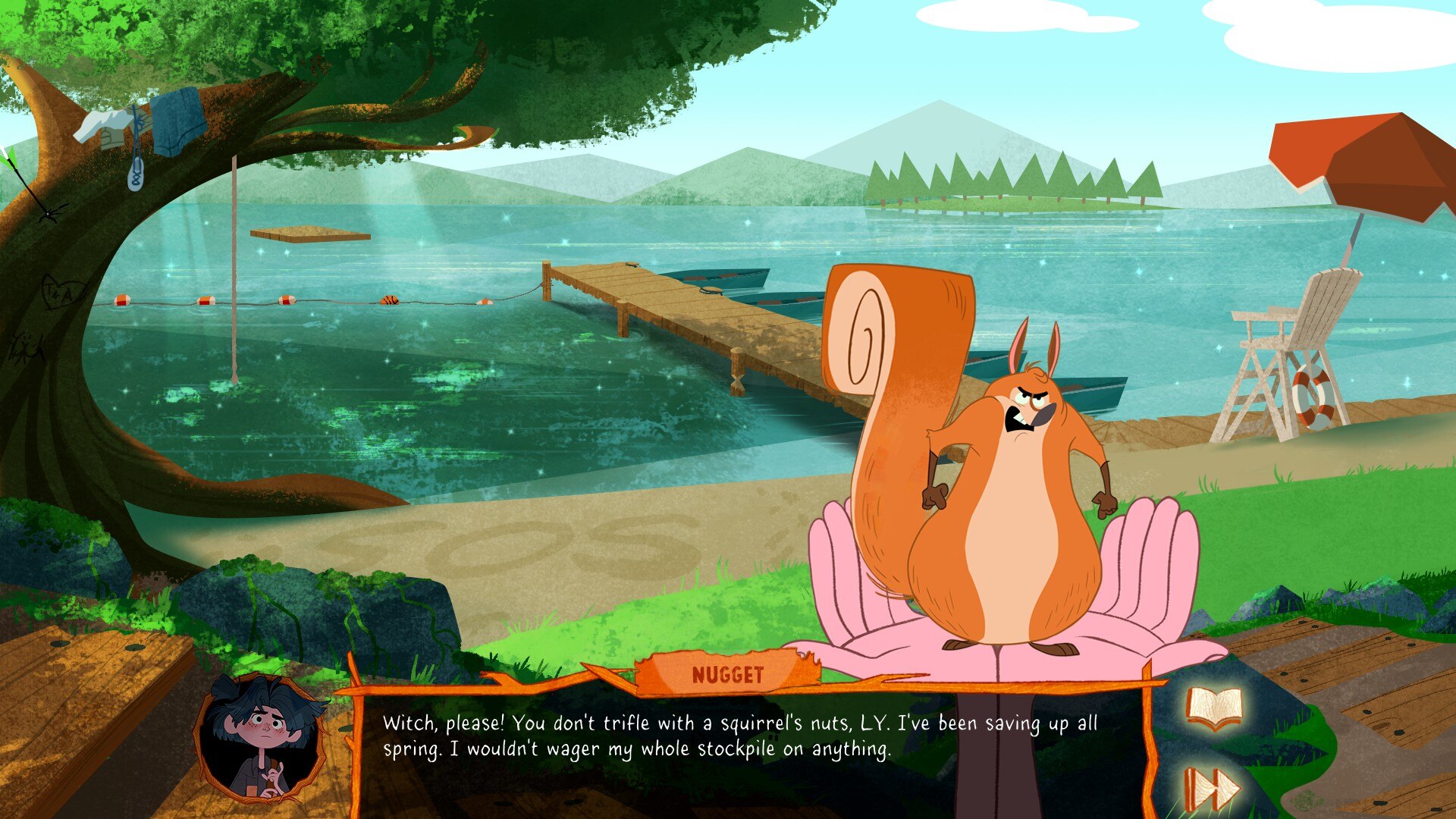Fast-forward the dialogue with the skip arrows
This screenshot has height=819, width=1456.
coord(1211,789)
